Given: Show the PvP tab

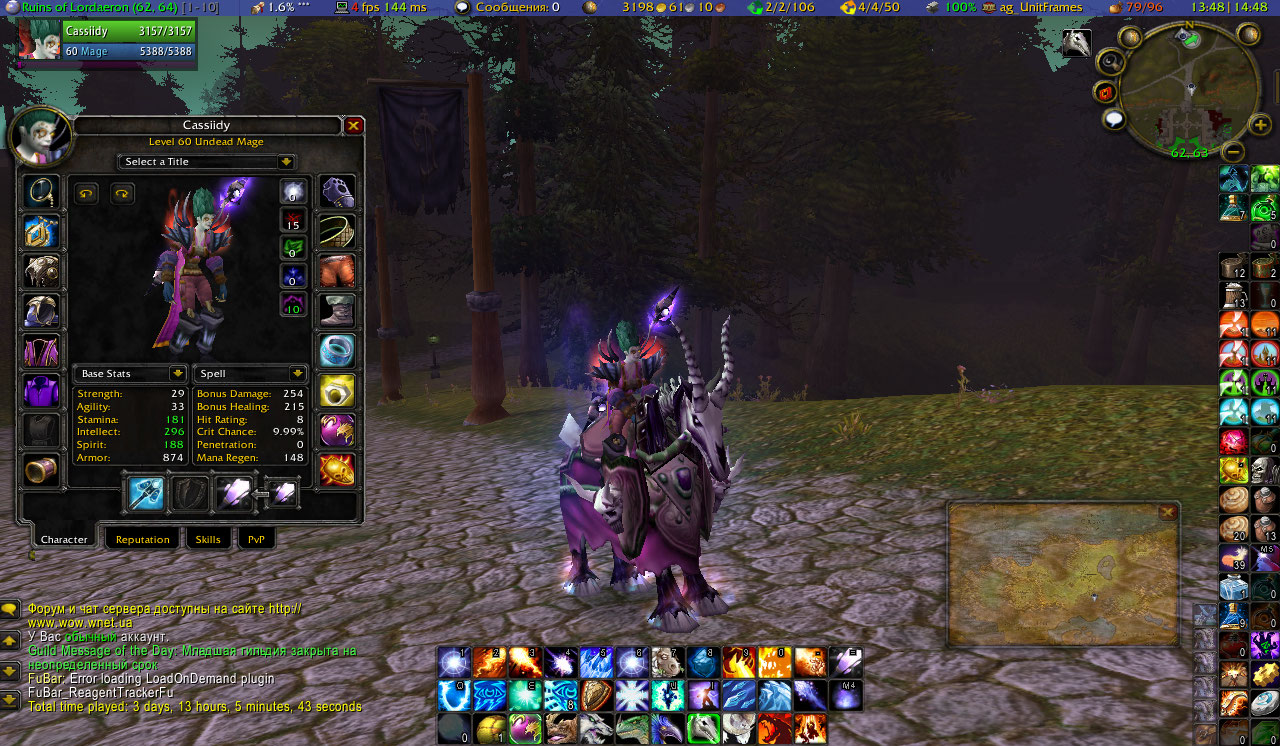Looking at the screenshot, I should [256, 539].
